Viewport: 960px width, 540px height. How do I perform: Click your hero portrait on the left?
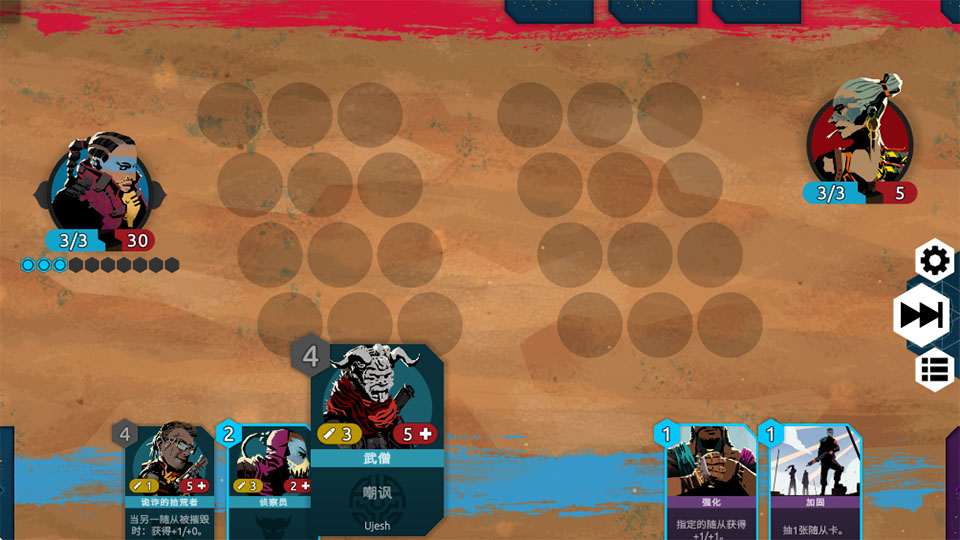pyautogui.click(x=100, y=185)
